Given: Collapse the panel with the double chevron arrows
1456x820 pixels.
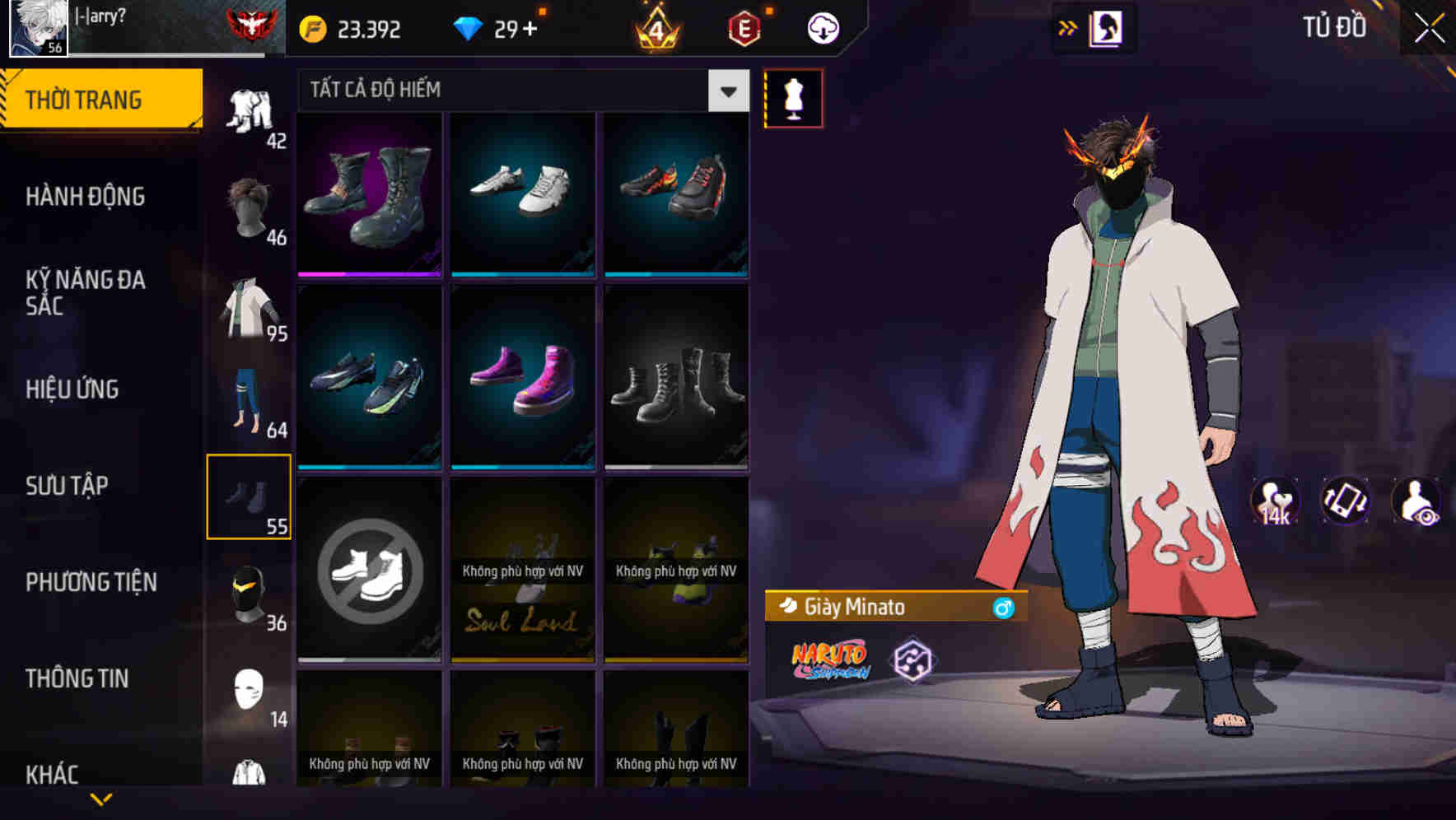Looking at the screenshot, I should [x=1066, y=27].
